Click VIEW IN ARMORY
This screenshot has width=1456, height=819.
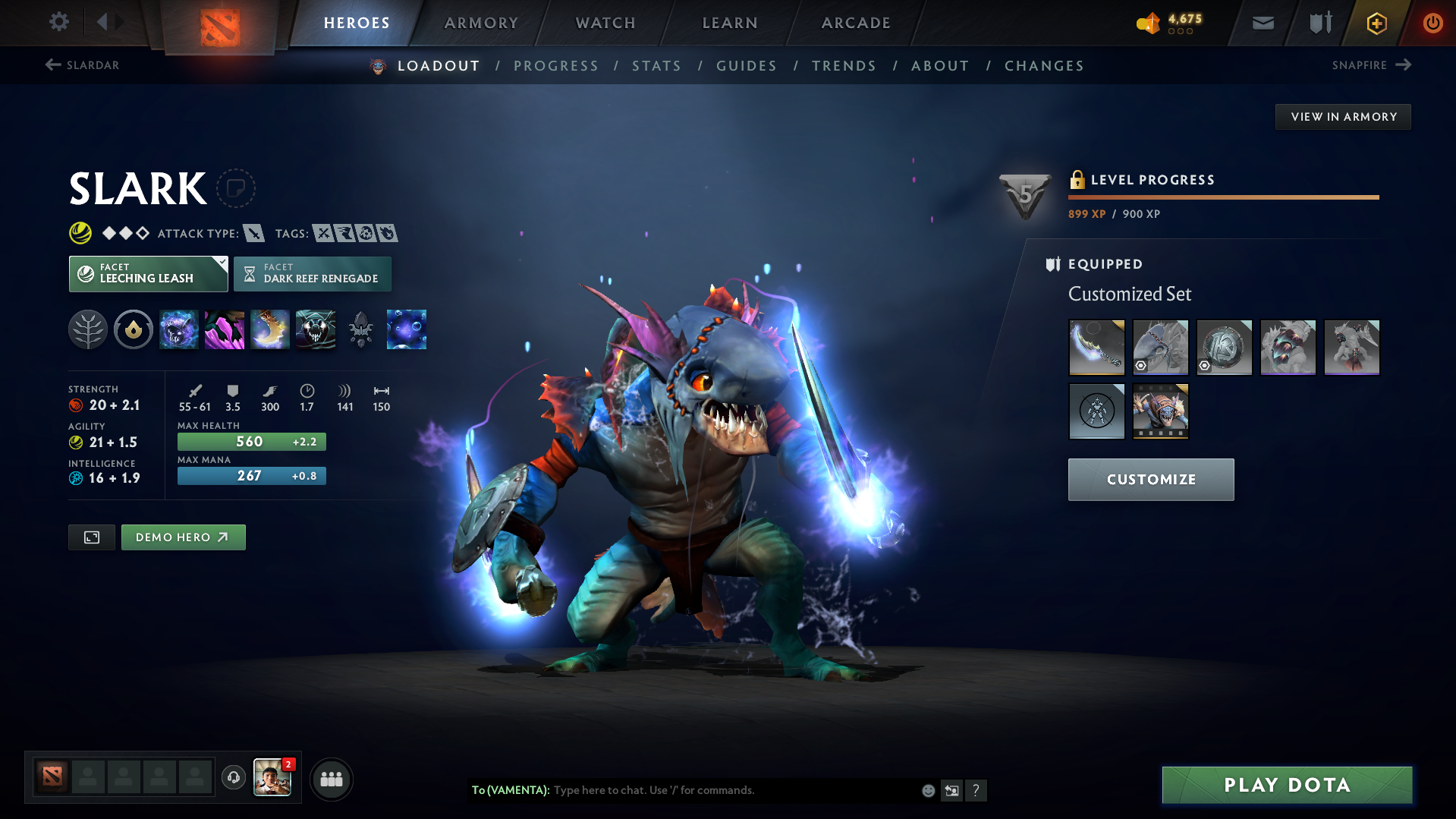1343,116
